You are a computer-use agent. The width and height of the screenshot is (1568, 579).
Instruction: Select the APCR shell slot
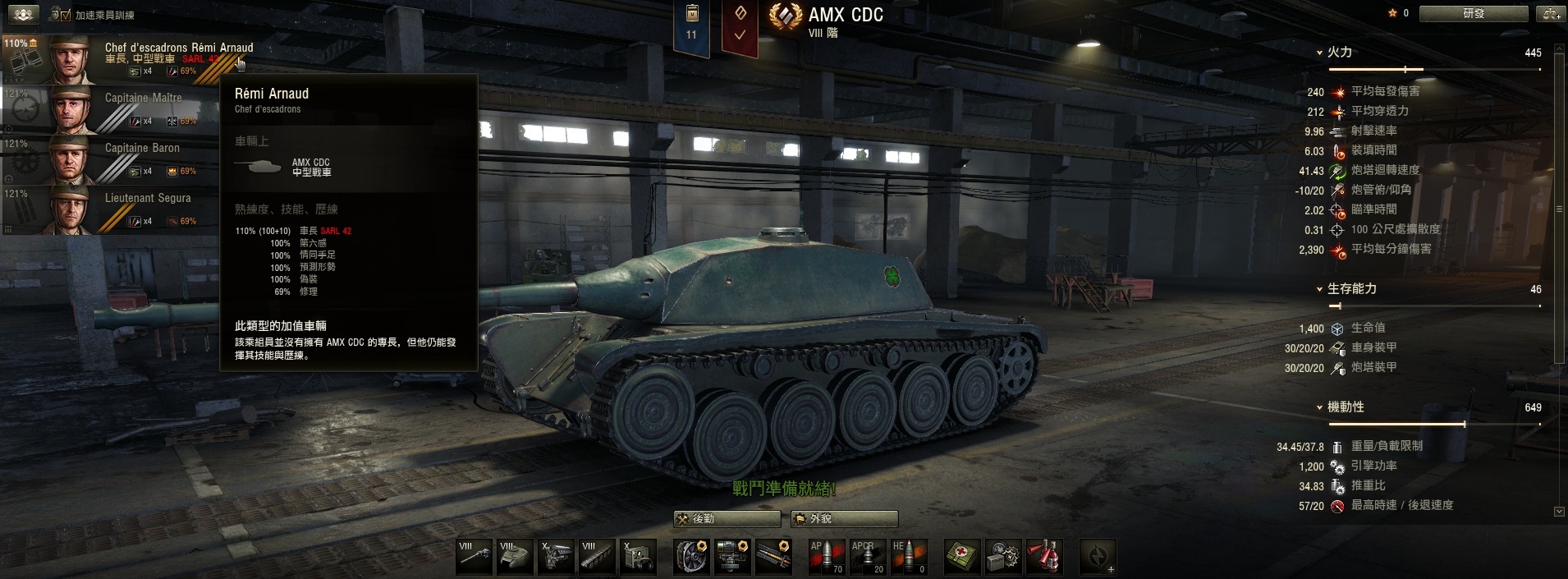868,556
